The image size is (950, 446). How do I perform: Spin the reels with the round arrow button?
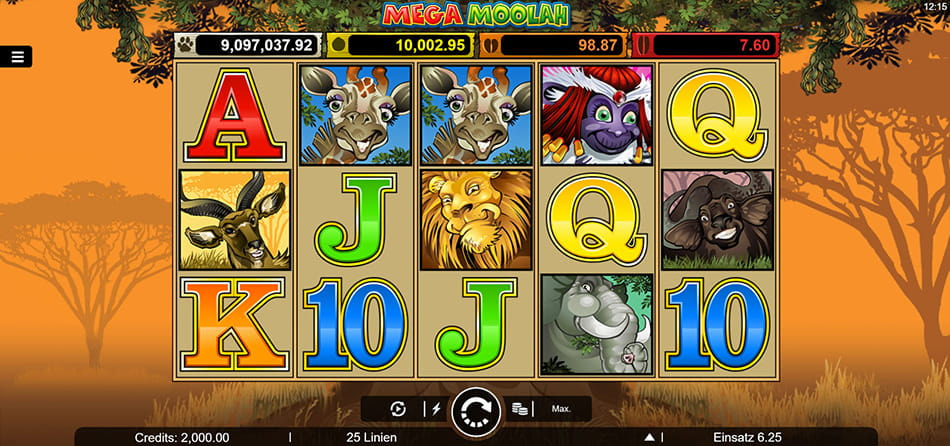[x=476, y=410]
